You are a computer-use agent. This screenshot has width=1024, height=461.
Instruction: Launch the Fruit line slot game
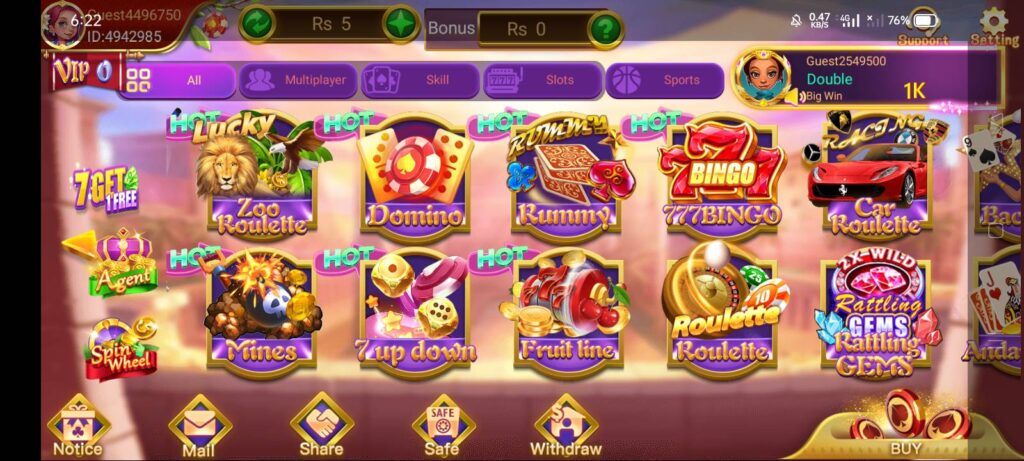coord(566,310)
